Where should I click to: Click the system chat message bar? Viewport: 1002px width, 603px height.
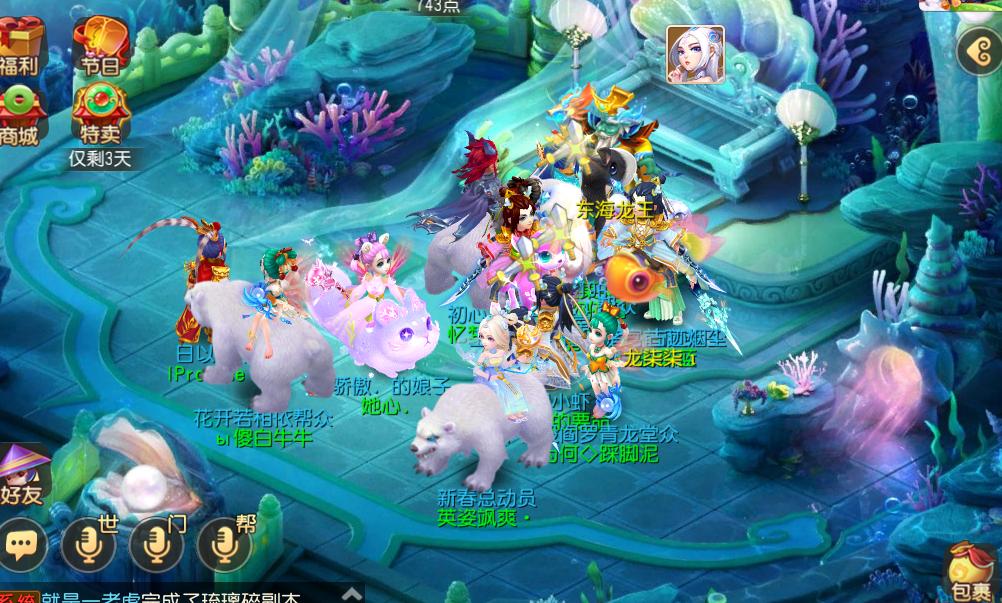(x=170, y=597)
